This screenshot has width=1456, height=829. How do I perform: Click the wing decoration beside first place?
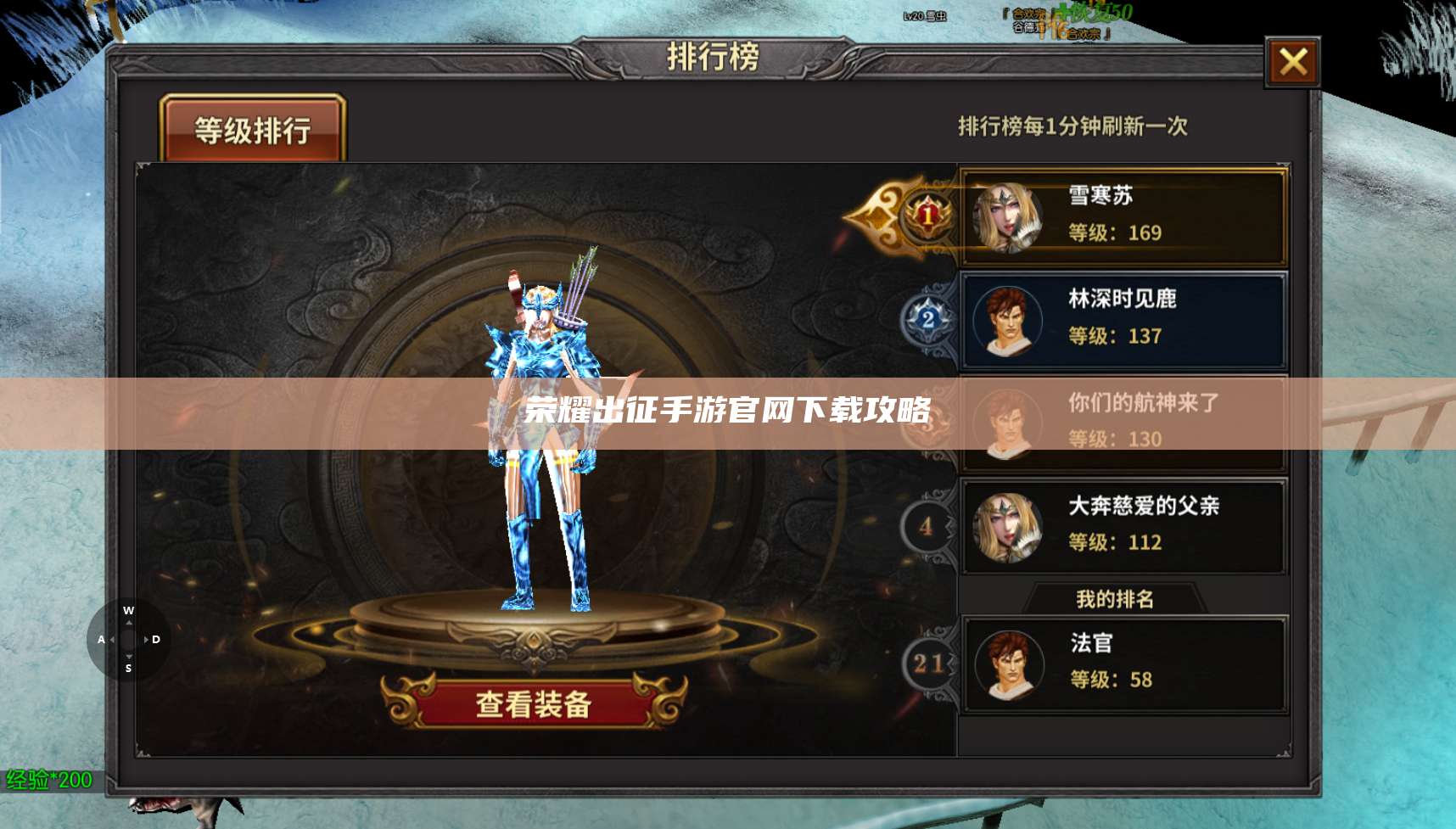click(876, 215)
